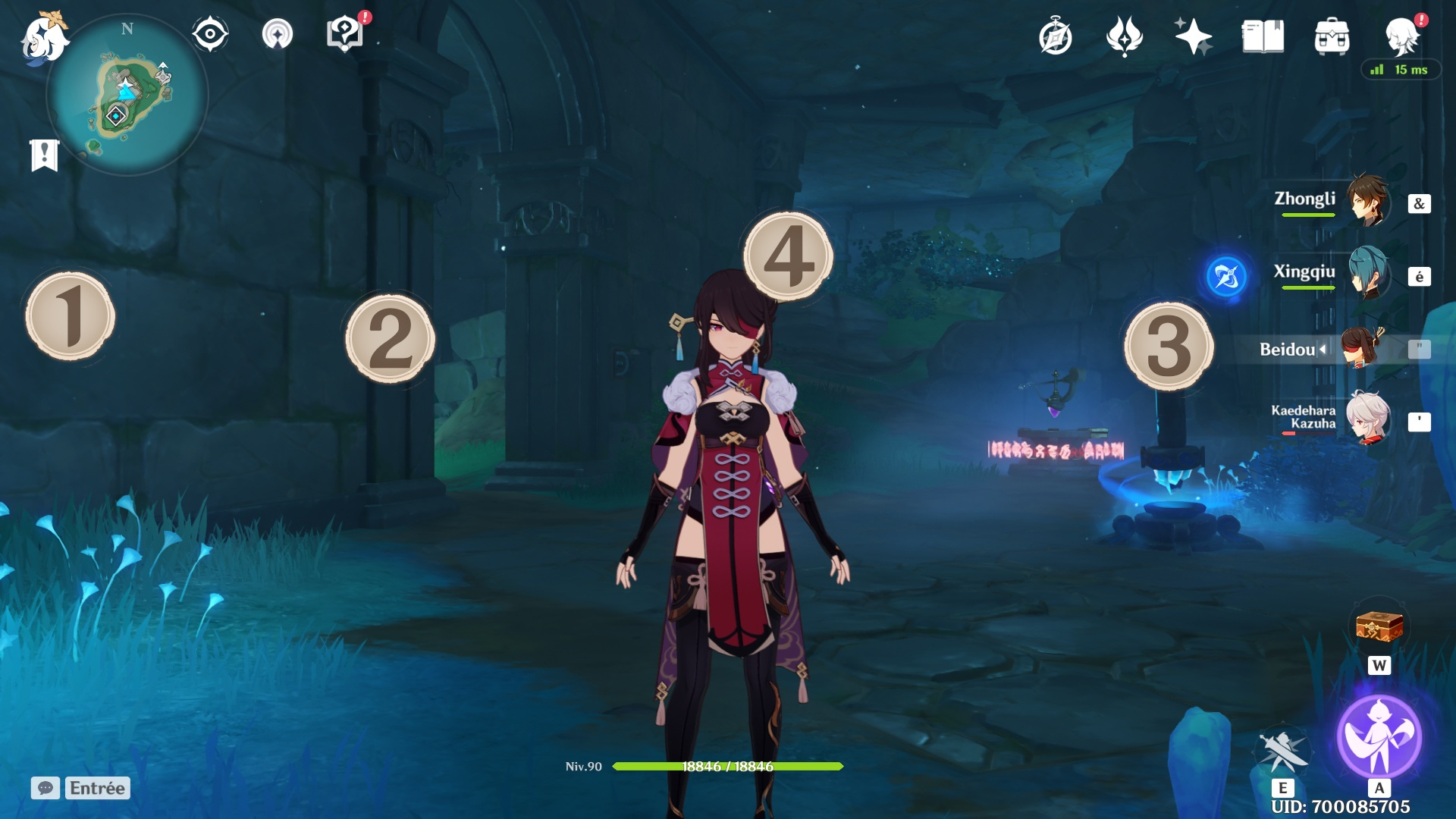Screen dimensions: 1456x819
Task: Open the Paimon menu
Action: pyautogui.click(x=43, y=38)
